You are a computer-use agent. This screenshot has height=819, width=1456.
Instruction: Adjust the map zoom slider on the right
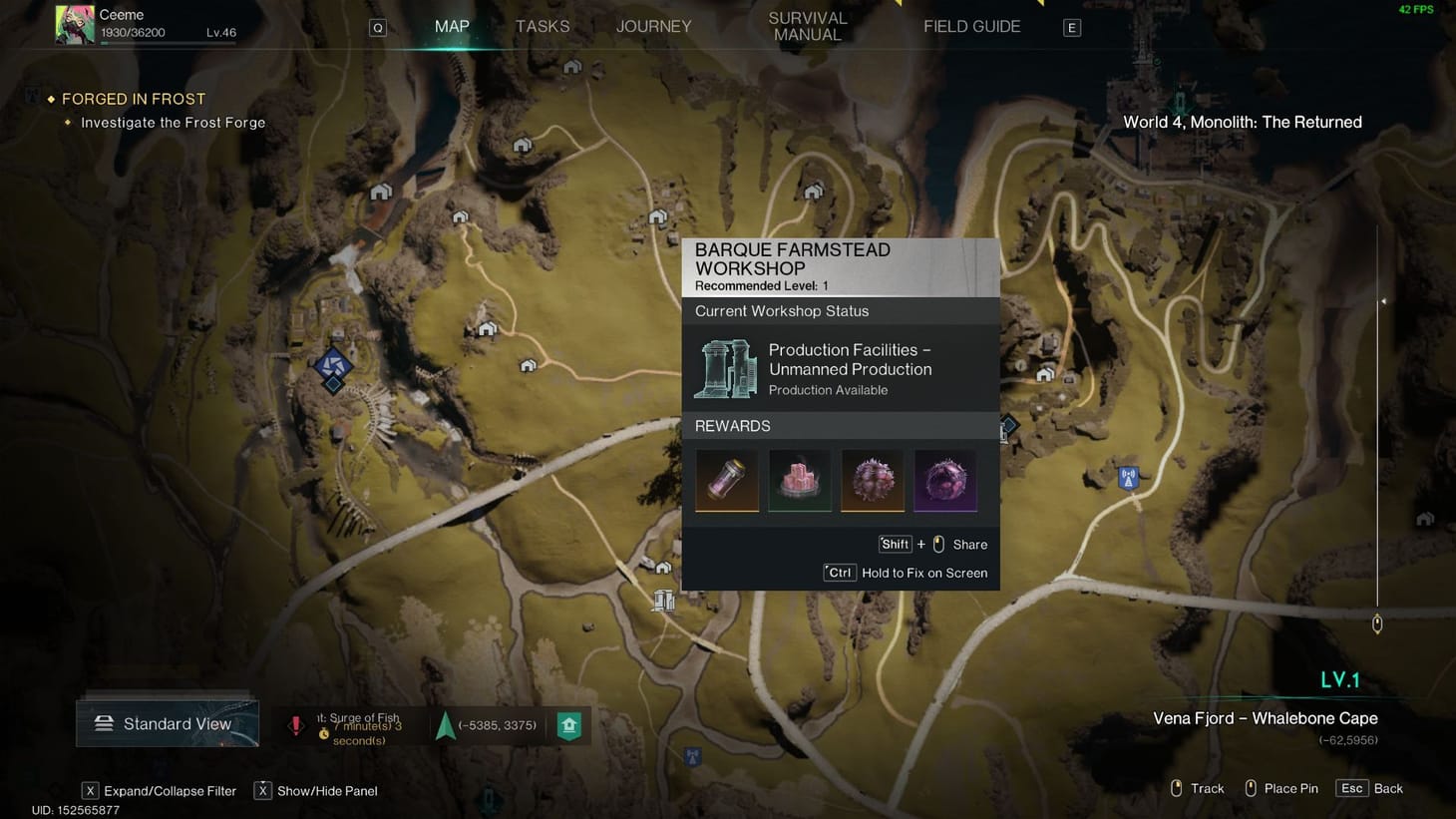coord(1377,622)
